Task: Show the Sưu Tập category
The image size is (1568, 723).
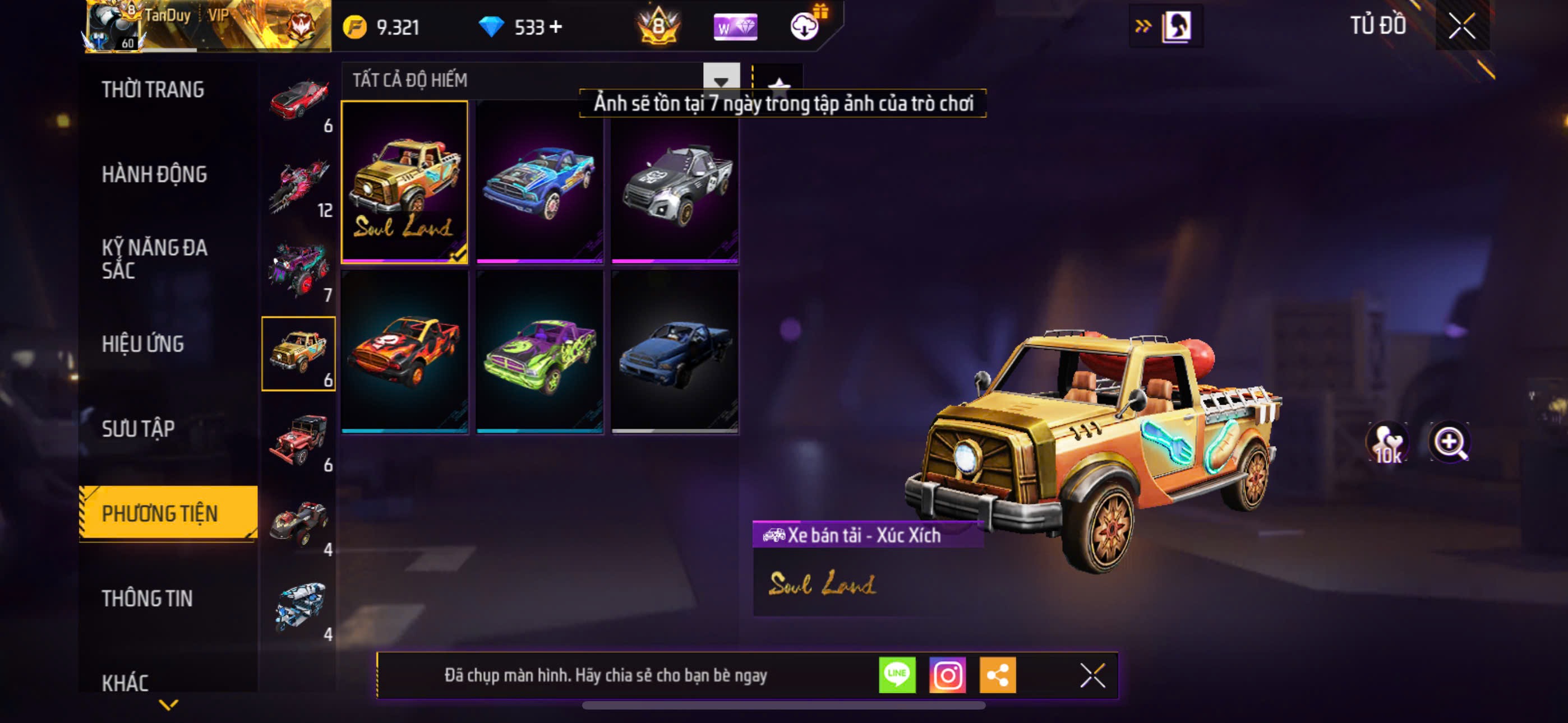Action: point(138,429)
